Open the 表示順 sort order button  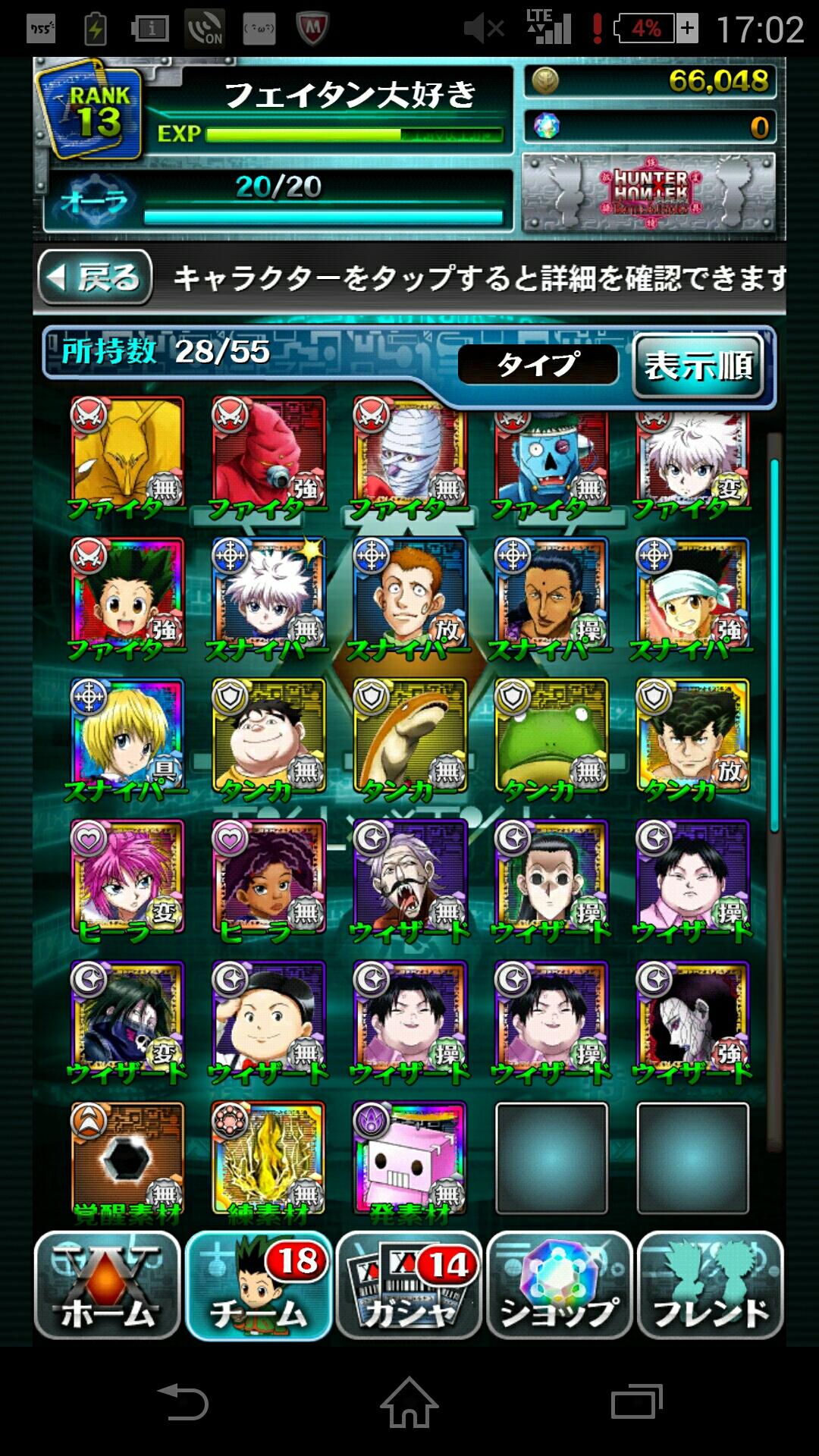coord(698,366)
